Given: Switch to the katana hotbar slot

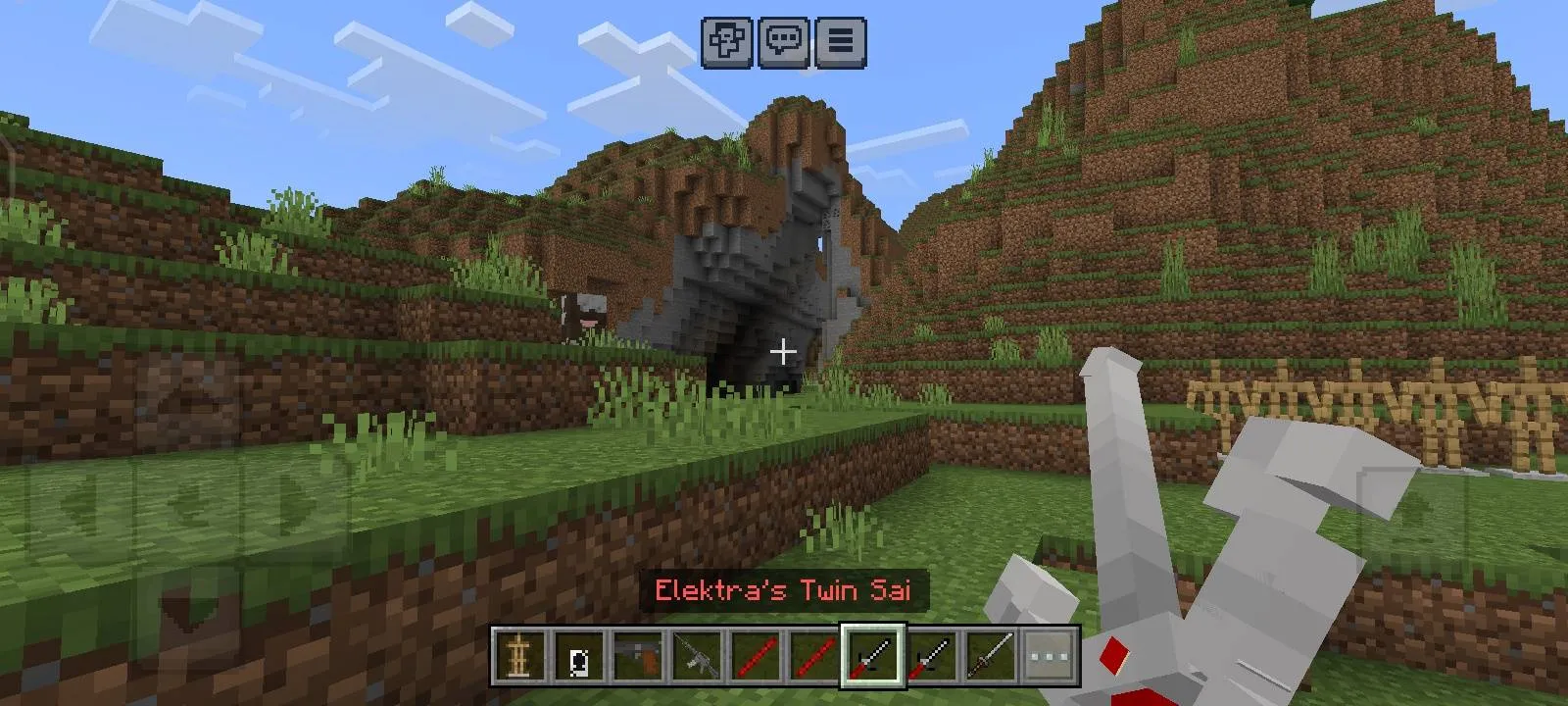Looking at the screenshot, I should [990, 654].
